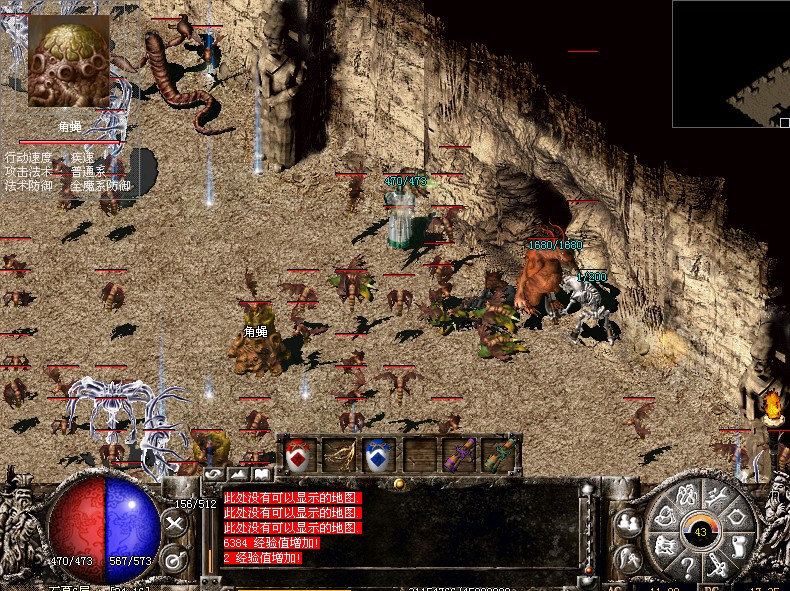Viewport: 790px width, 591px height.
Task: Select the pentagon gem wheel segment
Action: pyautogui.click(x=739, y=518)
